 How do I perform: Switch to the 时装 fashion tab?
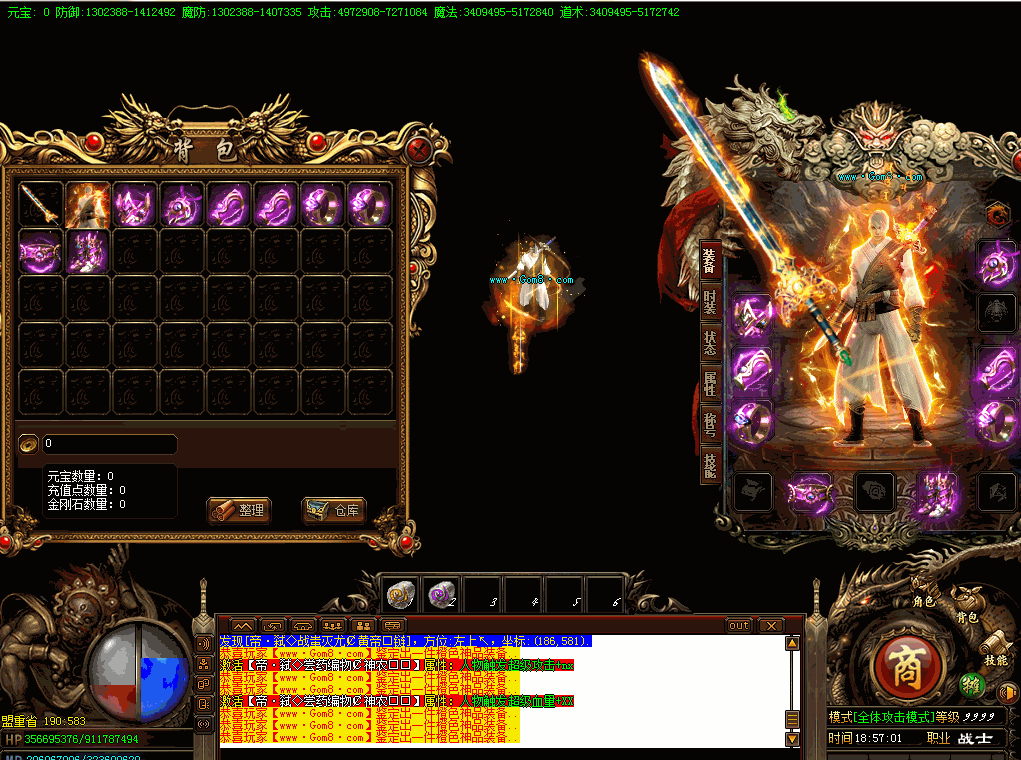(x=709, y=301)
